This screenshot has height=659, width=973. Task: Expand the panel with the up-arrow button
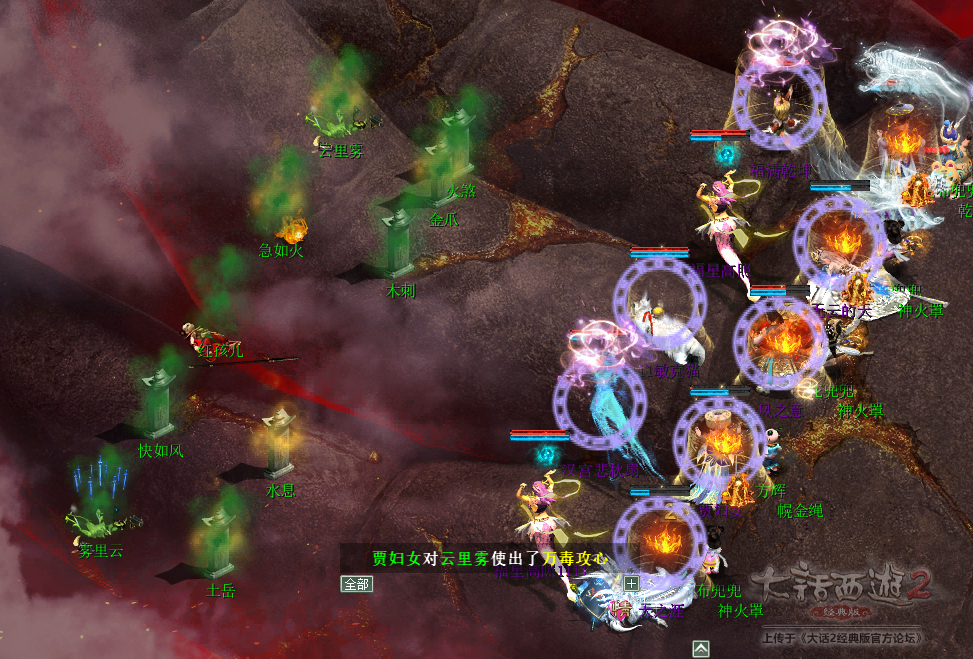(701, 649)
